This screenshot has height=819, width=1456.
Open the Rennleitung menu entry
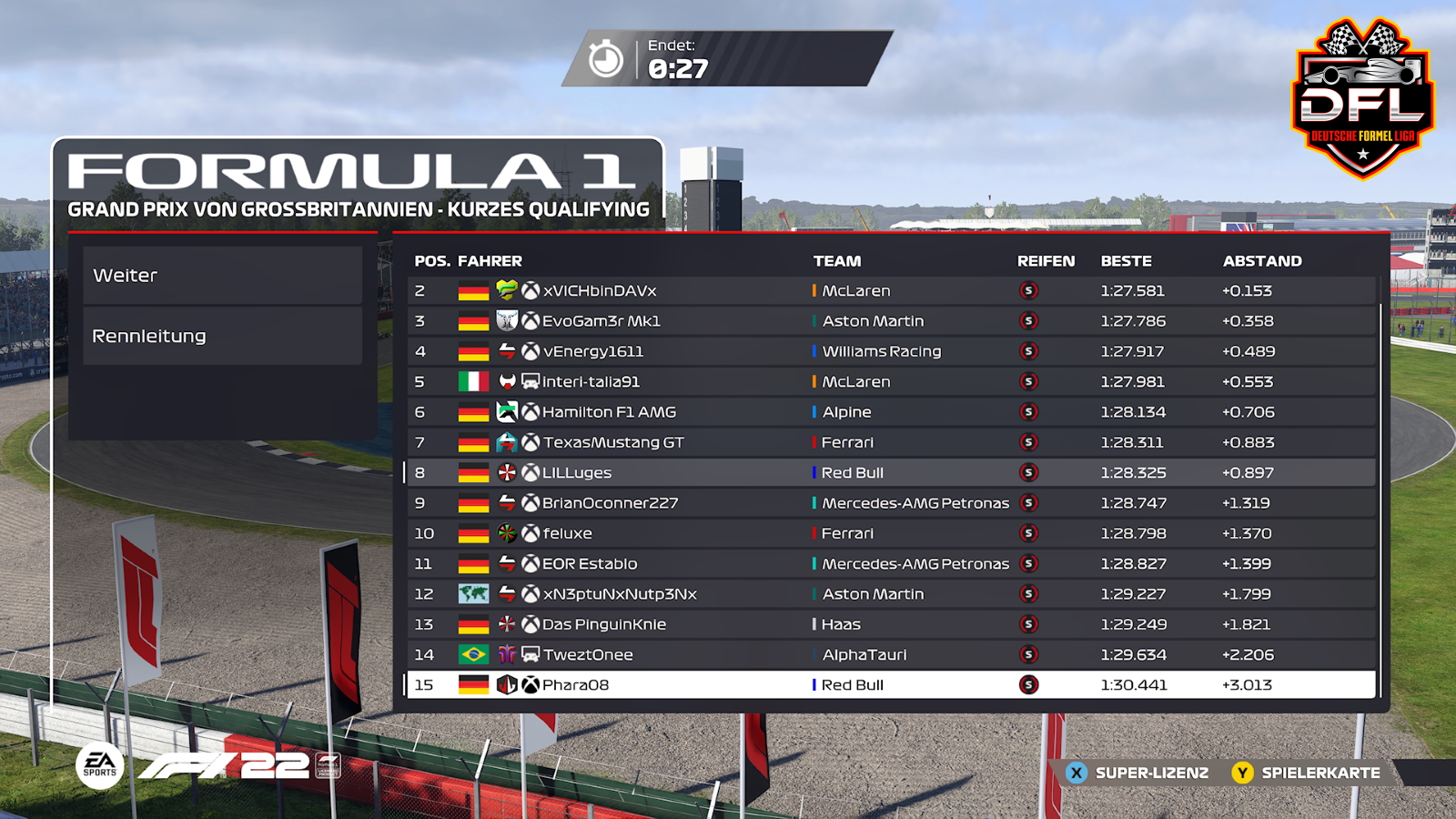pyautogui.click(x=222, y=337)
